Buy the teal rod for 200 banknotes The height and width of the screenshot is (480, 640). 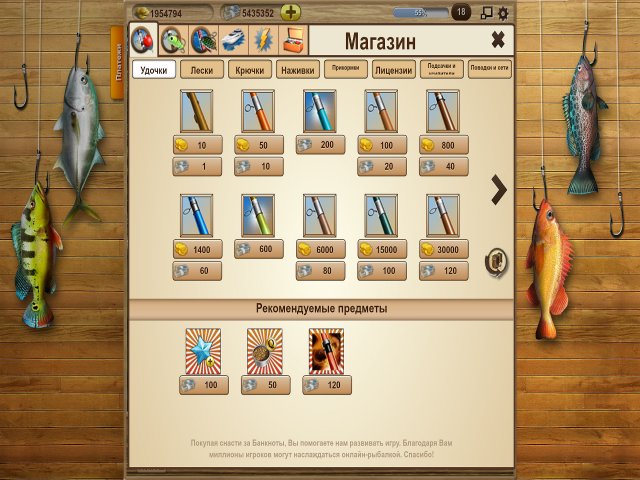pos(320,145)
